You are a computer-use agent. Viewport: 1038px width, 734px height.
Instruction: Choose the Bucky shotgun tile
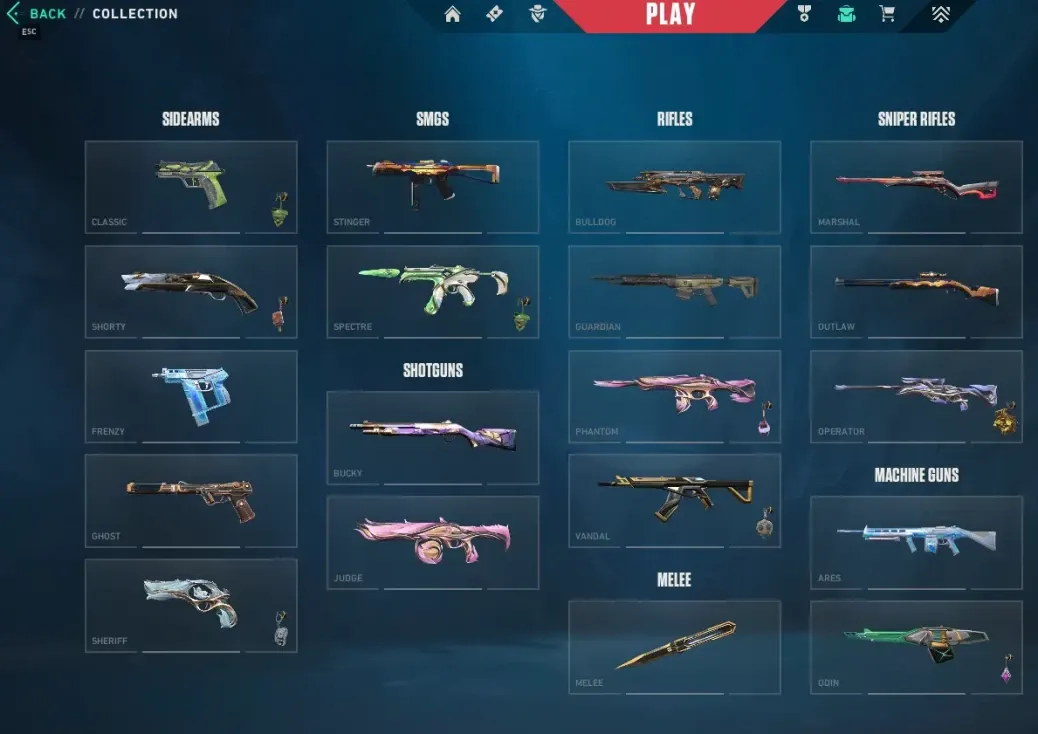[432, 438]
